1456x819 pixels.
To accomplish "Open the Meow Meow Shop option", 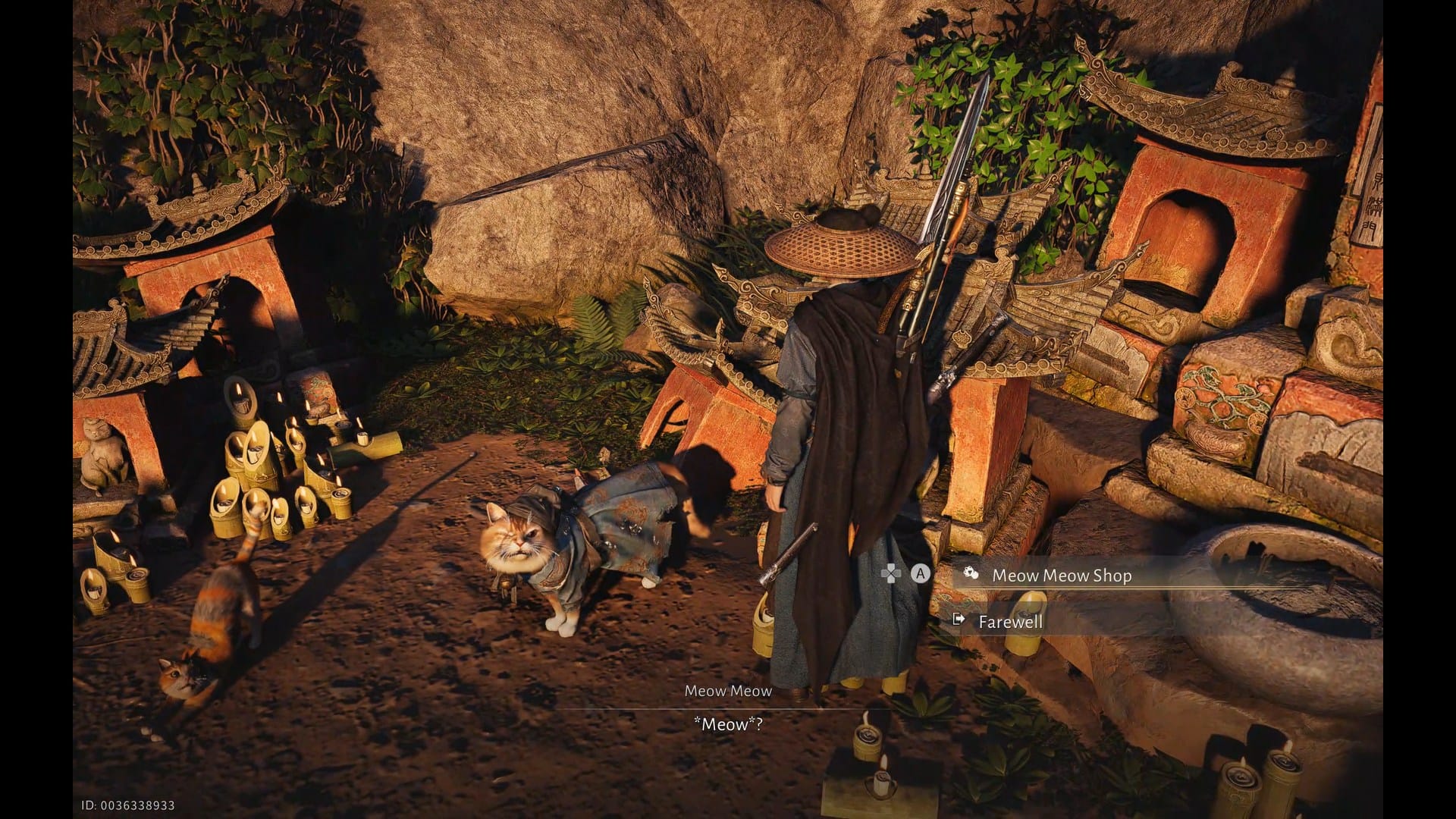I will pos(1061,576).
